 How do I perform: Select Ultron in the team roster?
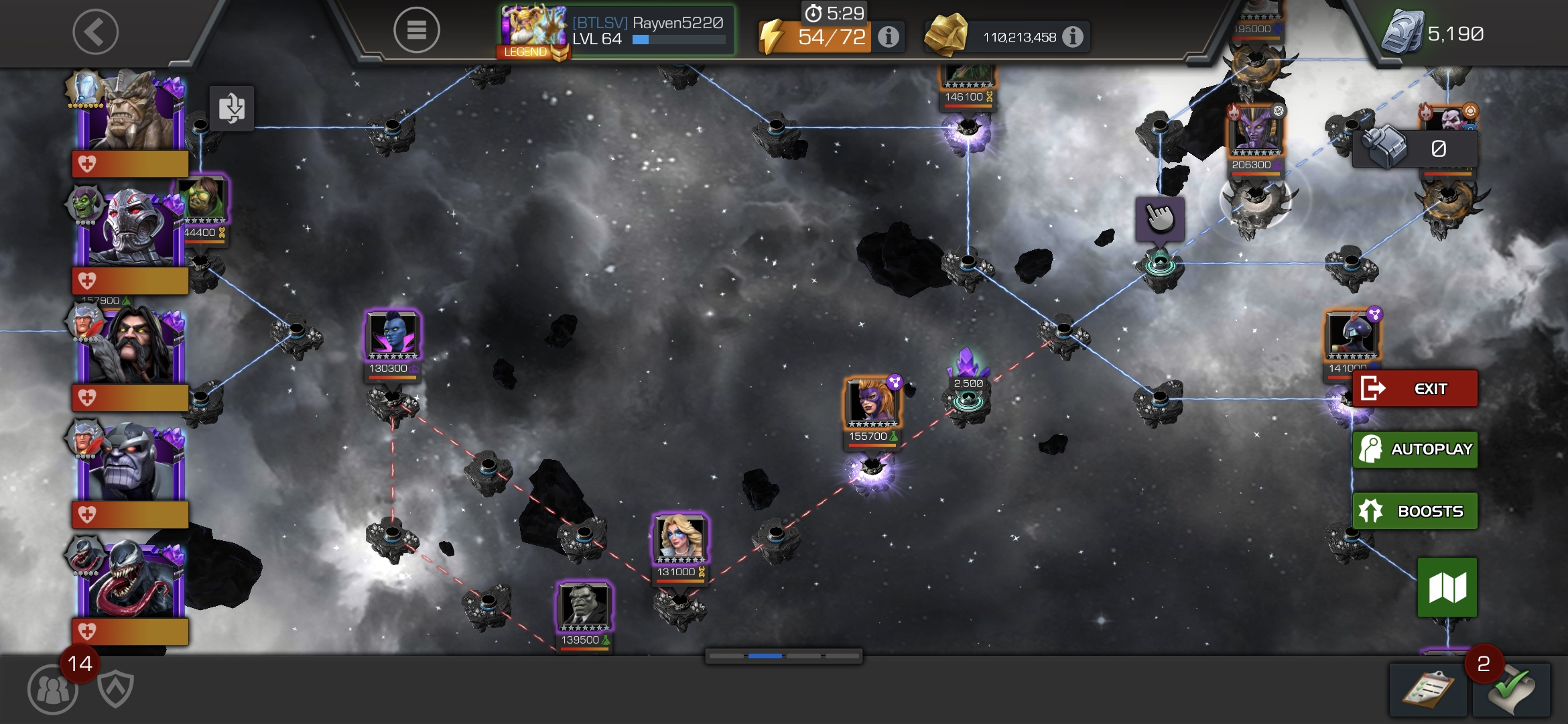coord(131,228)
